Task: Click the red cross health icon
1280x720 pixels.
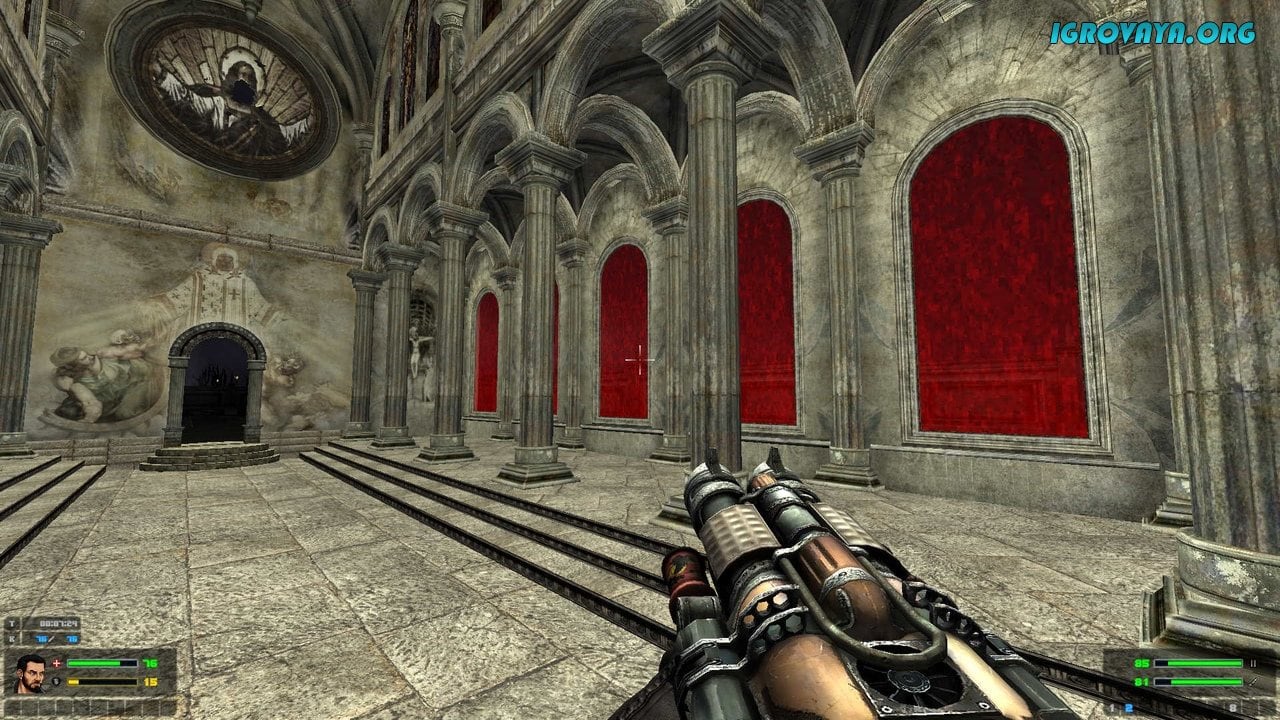Action: (56, 663)
